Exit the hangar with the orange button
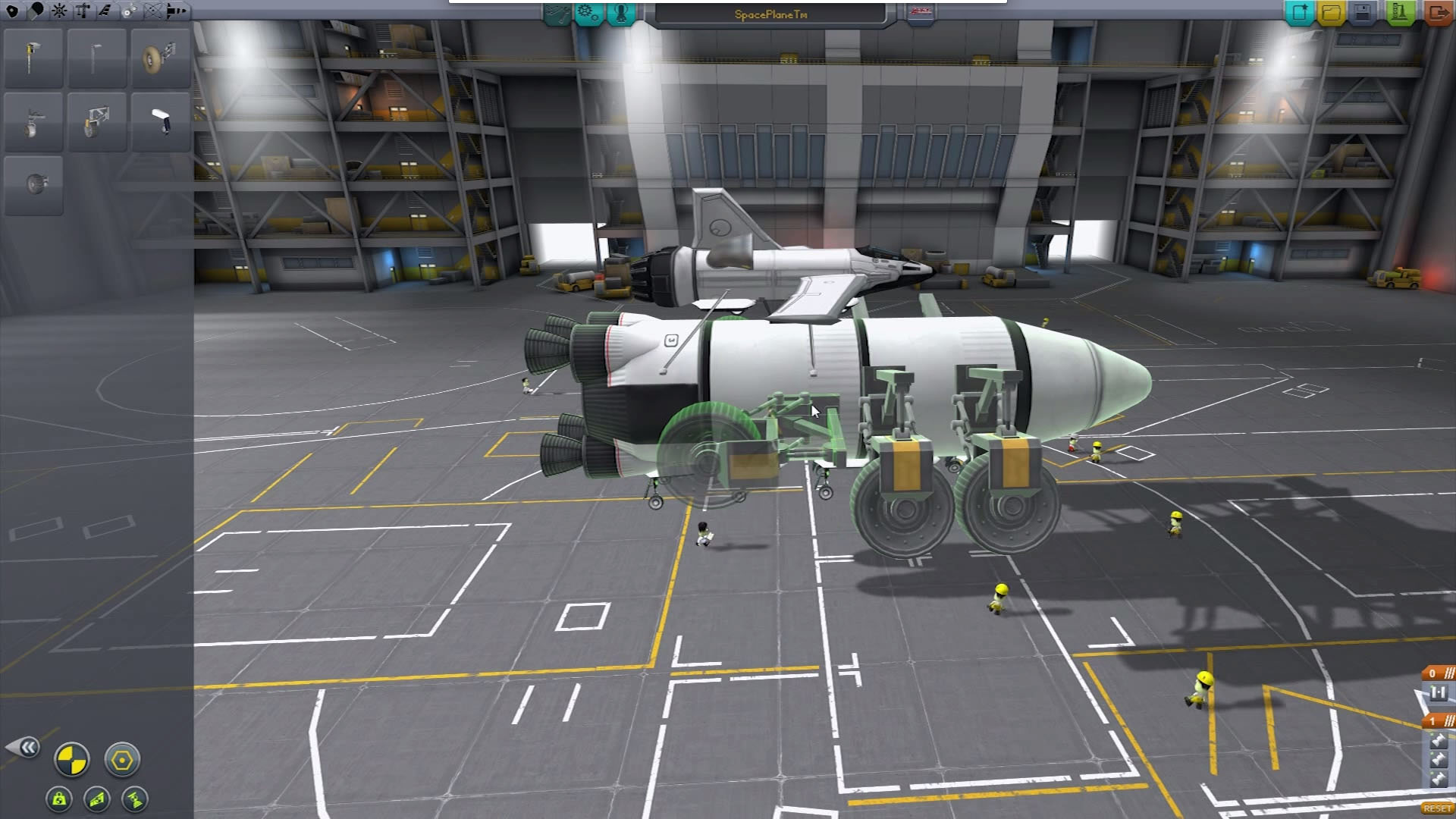This screenshot has width=1456, height=819. [1438, 13]
